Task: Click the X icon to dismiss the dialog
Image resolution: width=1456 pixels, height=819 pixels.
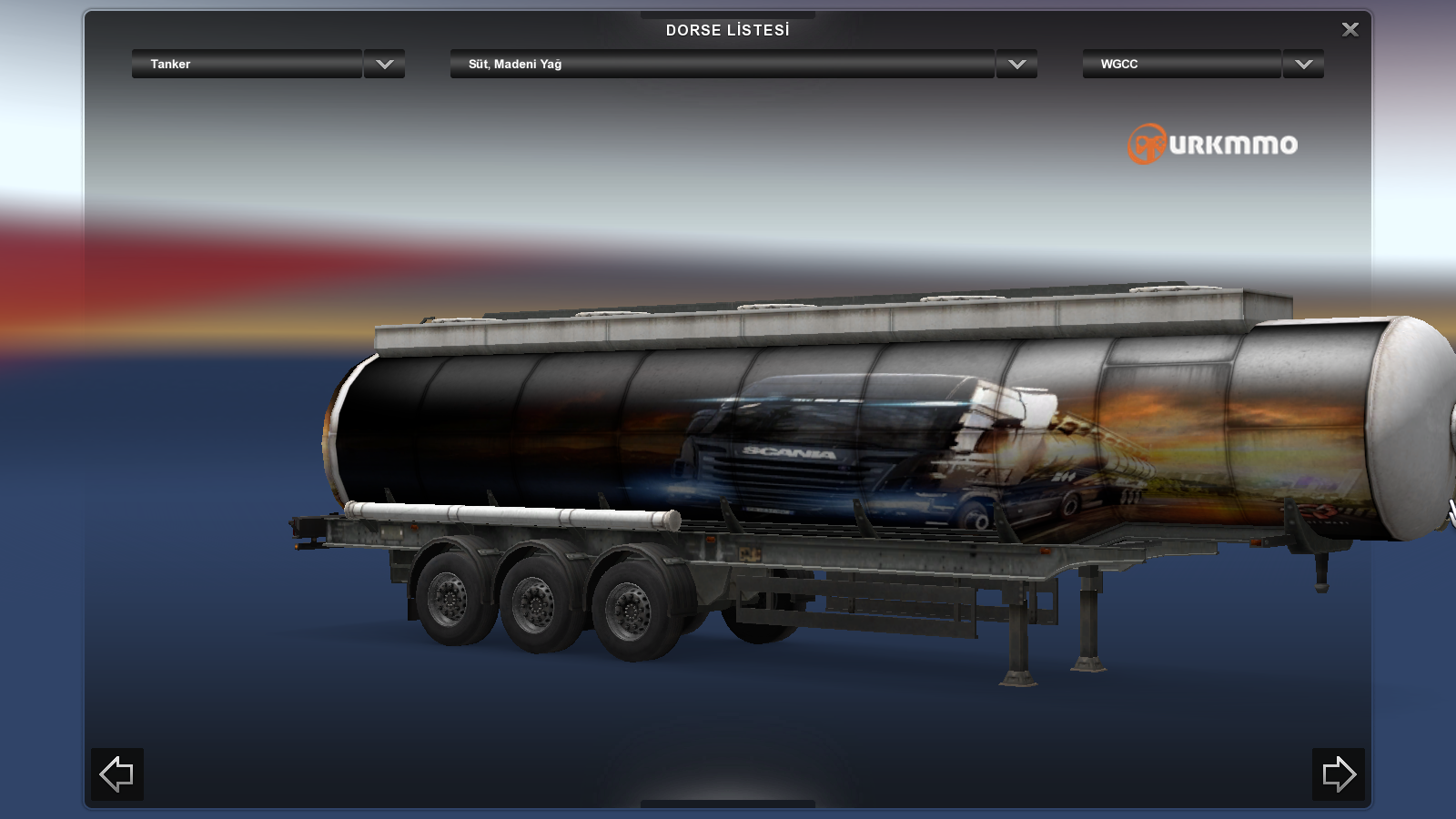Action: click(x=1350, y=28)
